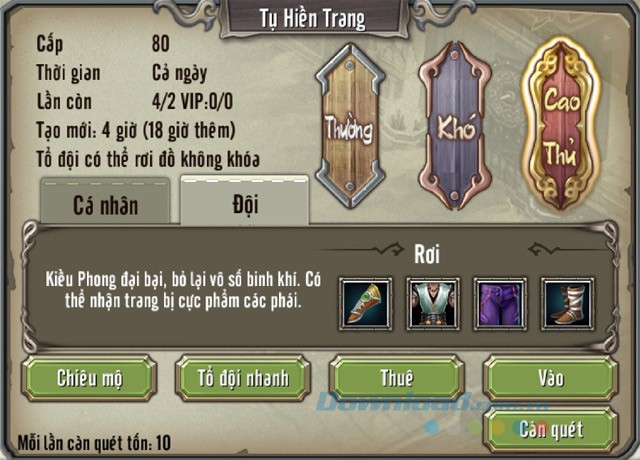Enter the dungeon with Vào
Screen dimensions: 640x460
pyautogui.click(x=551, y=377)
